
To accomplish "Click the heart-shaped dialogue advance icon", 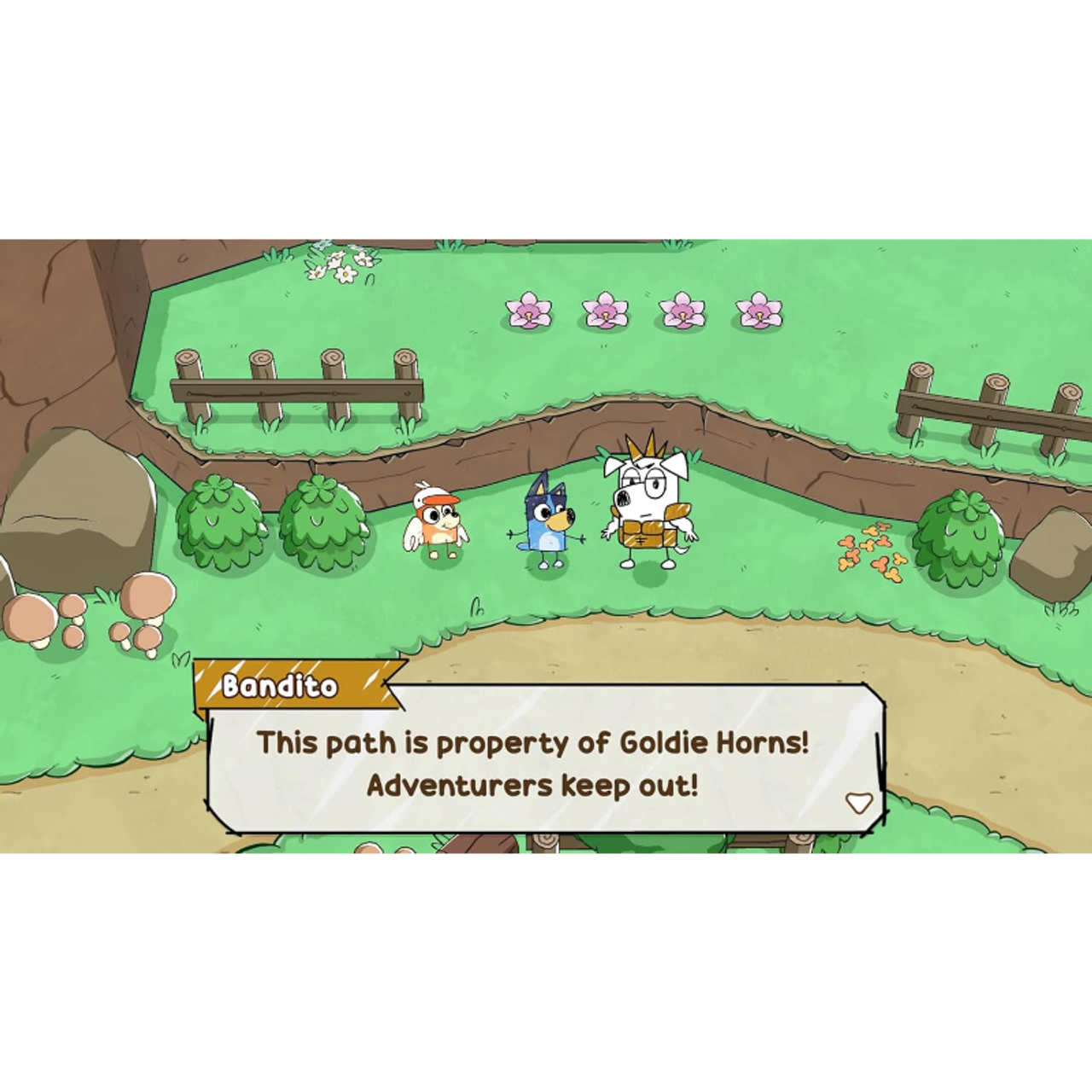I will tap(858, 802).
